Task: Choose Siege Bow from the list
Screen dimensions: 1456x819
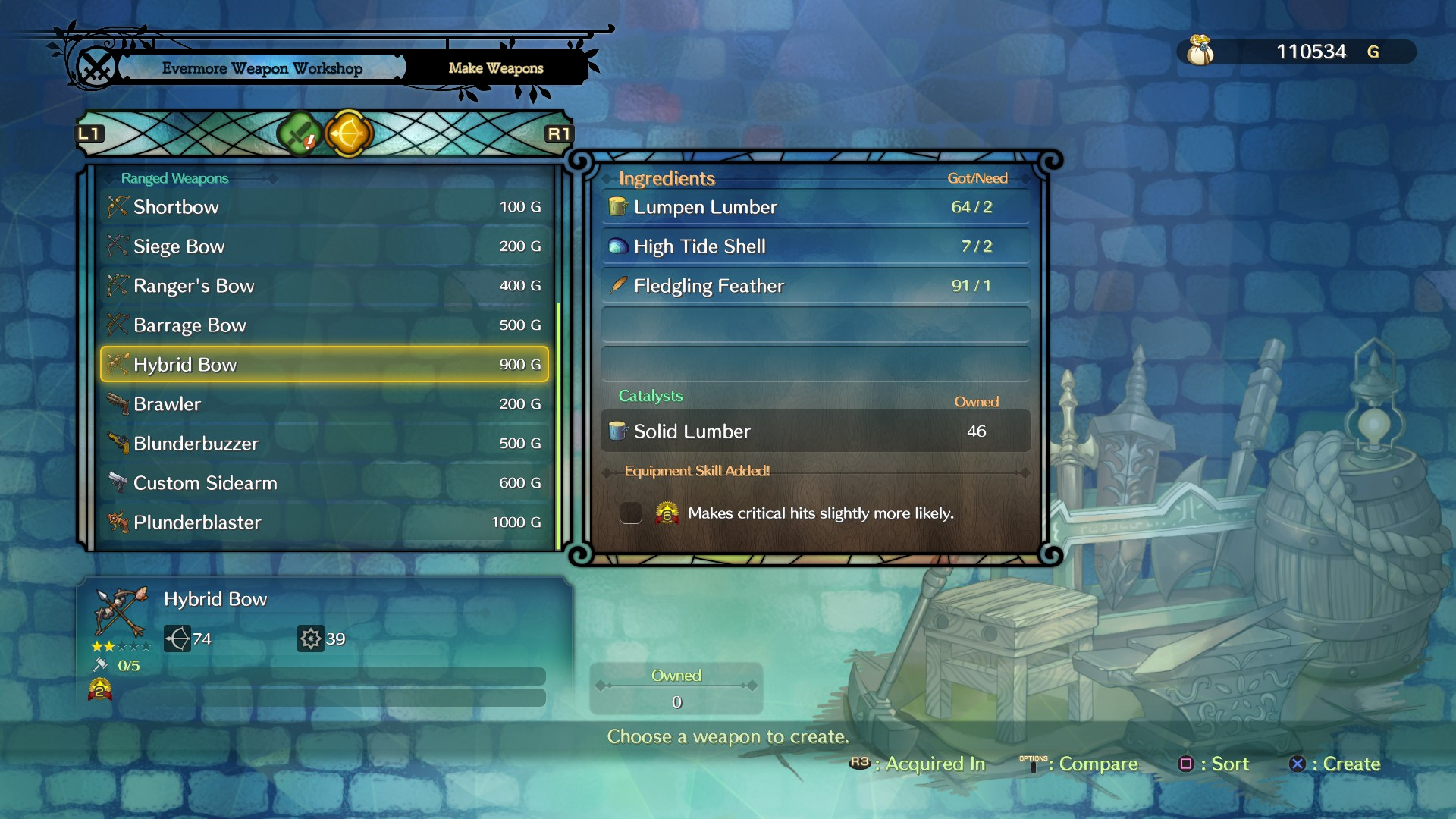Action: pyautogui.click(x=325, y=246)
